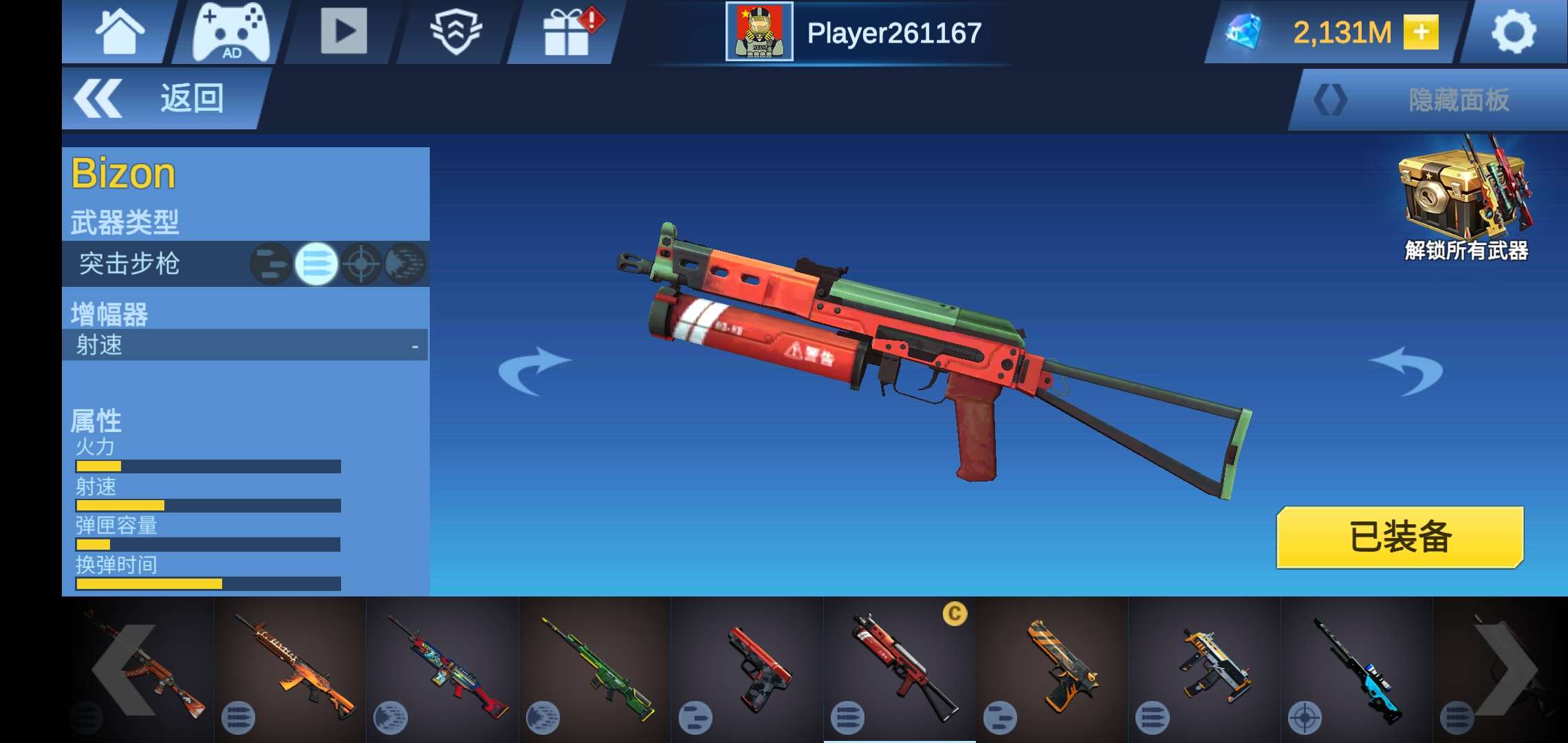
Task: Open the video play icon
Action: point(343,31)
